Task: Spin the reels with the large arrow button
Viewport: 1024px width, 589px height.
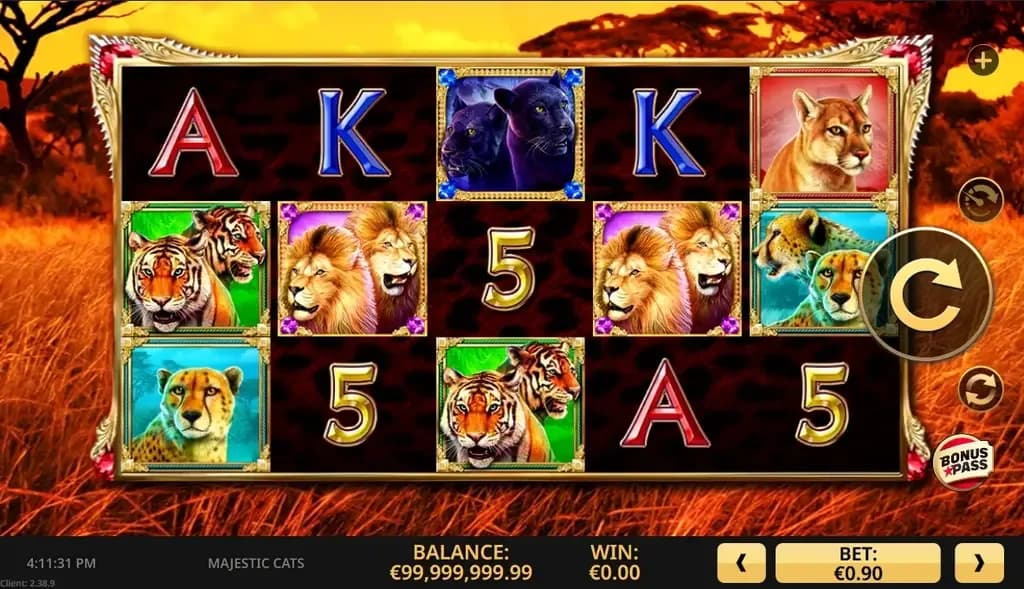Action: pyautogui.click(x=927, y=293)
